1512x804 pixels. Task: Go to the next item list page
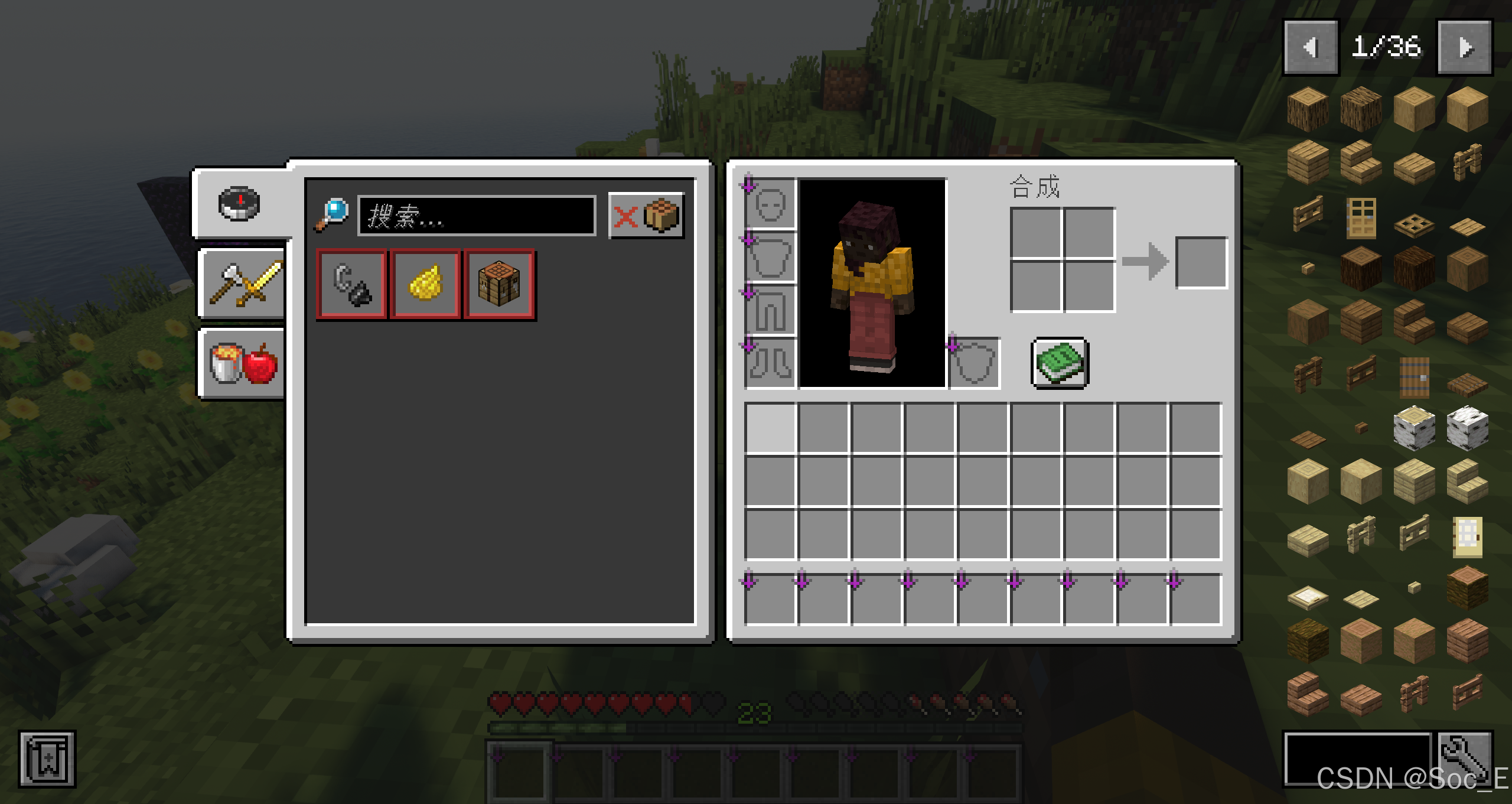[1465, 47]
